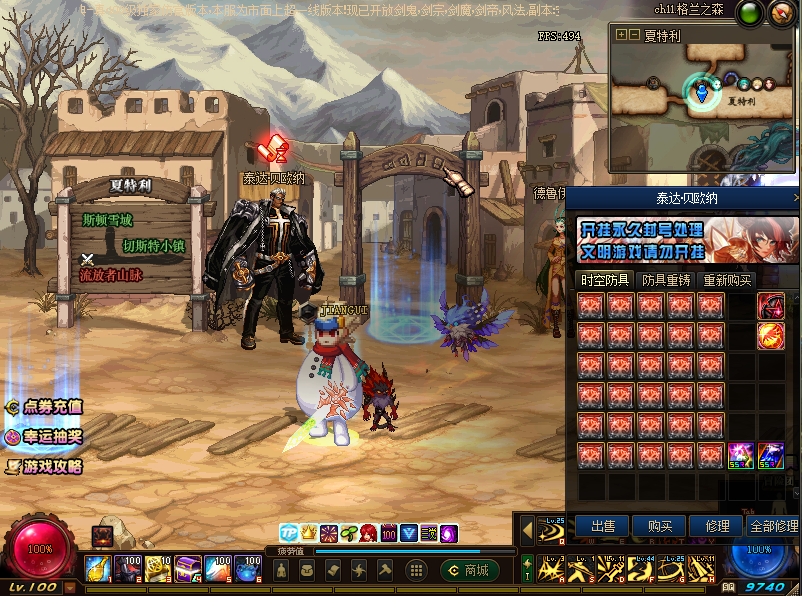Open 点券充值 recharge menu

coord(45,407)
